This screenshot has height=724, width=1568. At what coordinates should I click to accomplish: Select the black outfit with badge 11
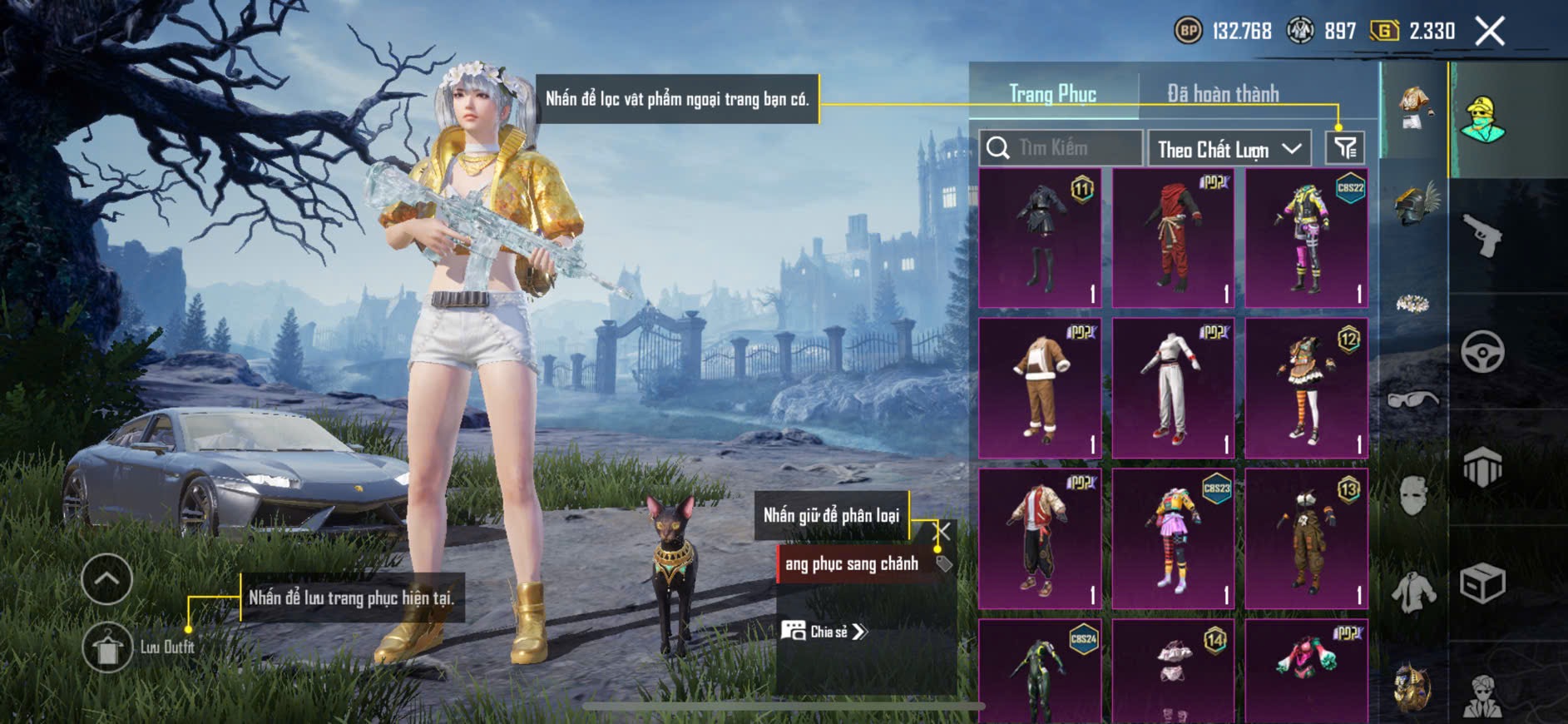[1040, 238]
